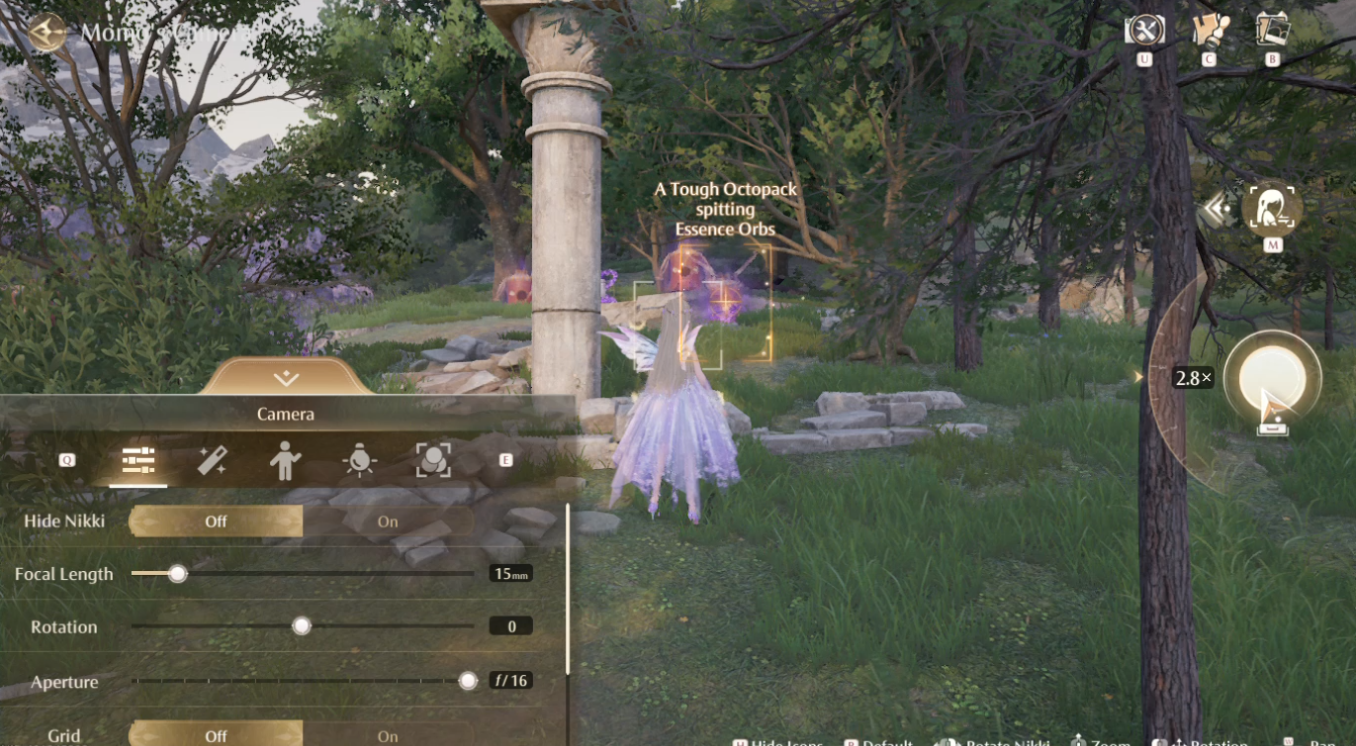
Task: Enable the Grid overlay
Action: (387, 735)
